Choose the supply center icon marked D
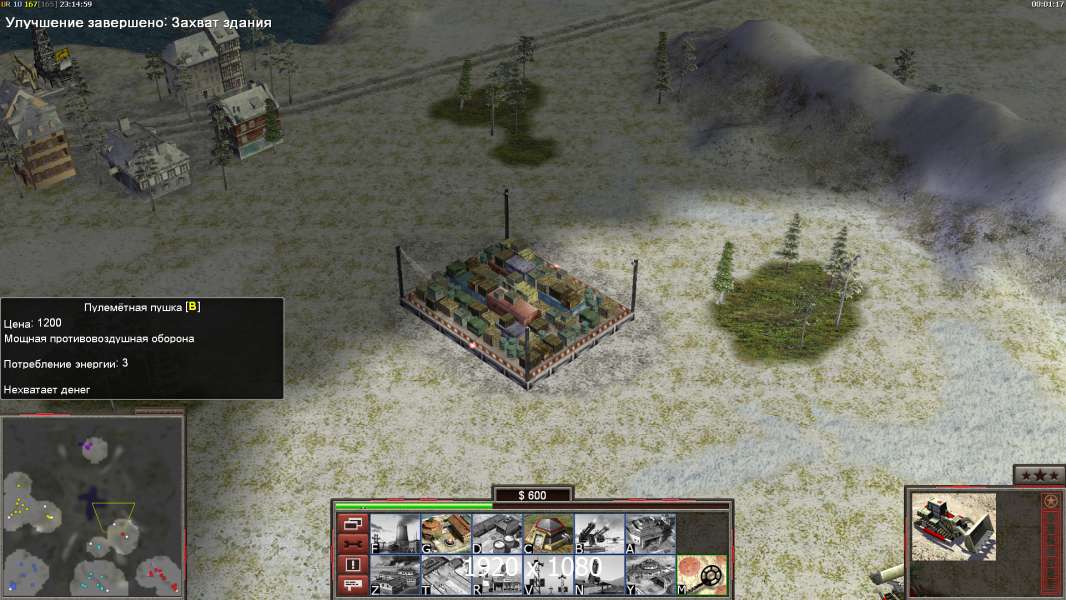The image size is (1066, 600). tap(497, 533)
